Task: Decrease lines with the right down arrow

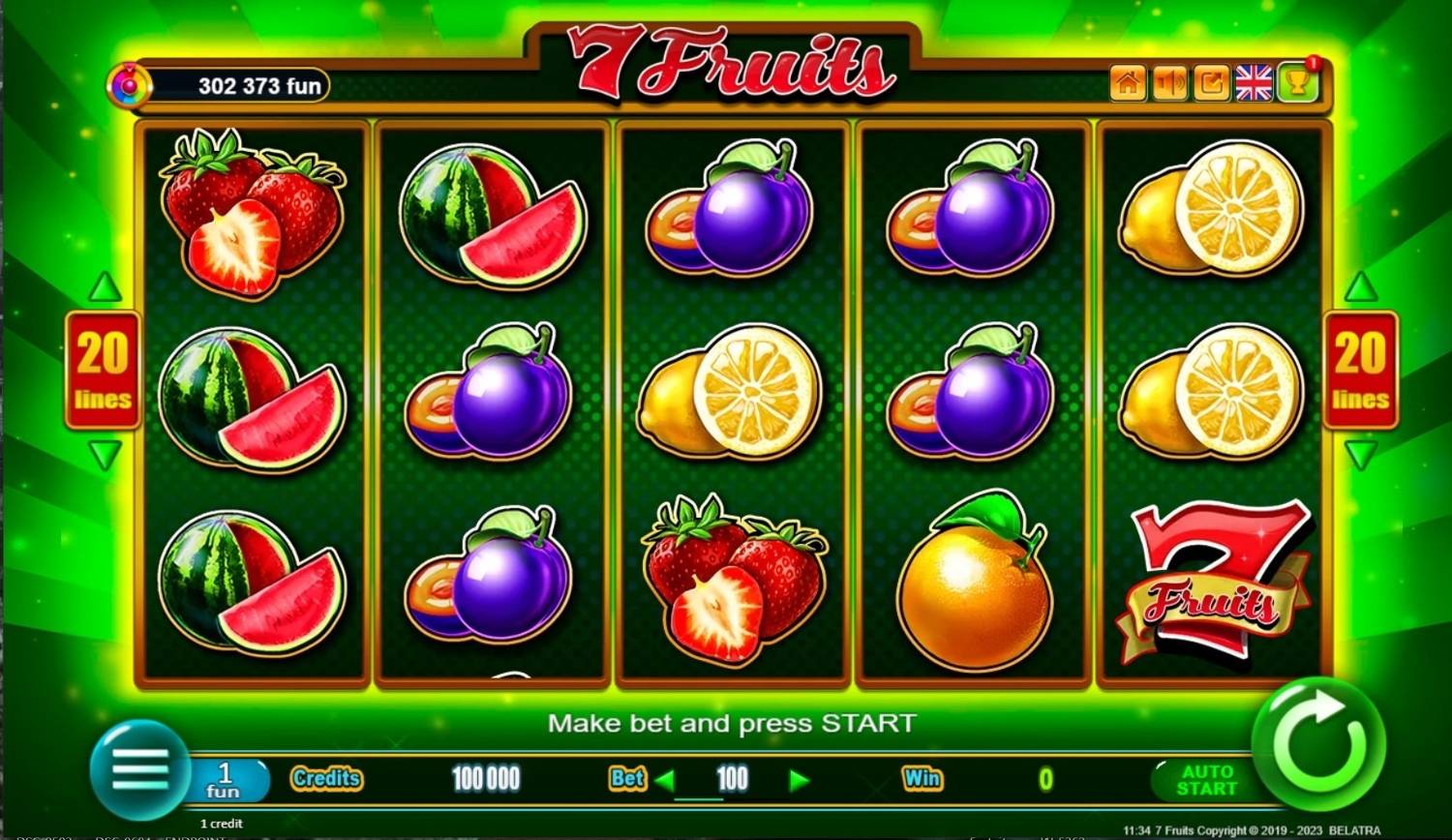Action: (x=1361, y=455)
